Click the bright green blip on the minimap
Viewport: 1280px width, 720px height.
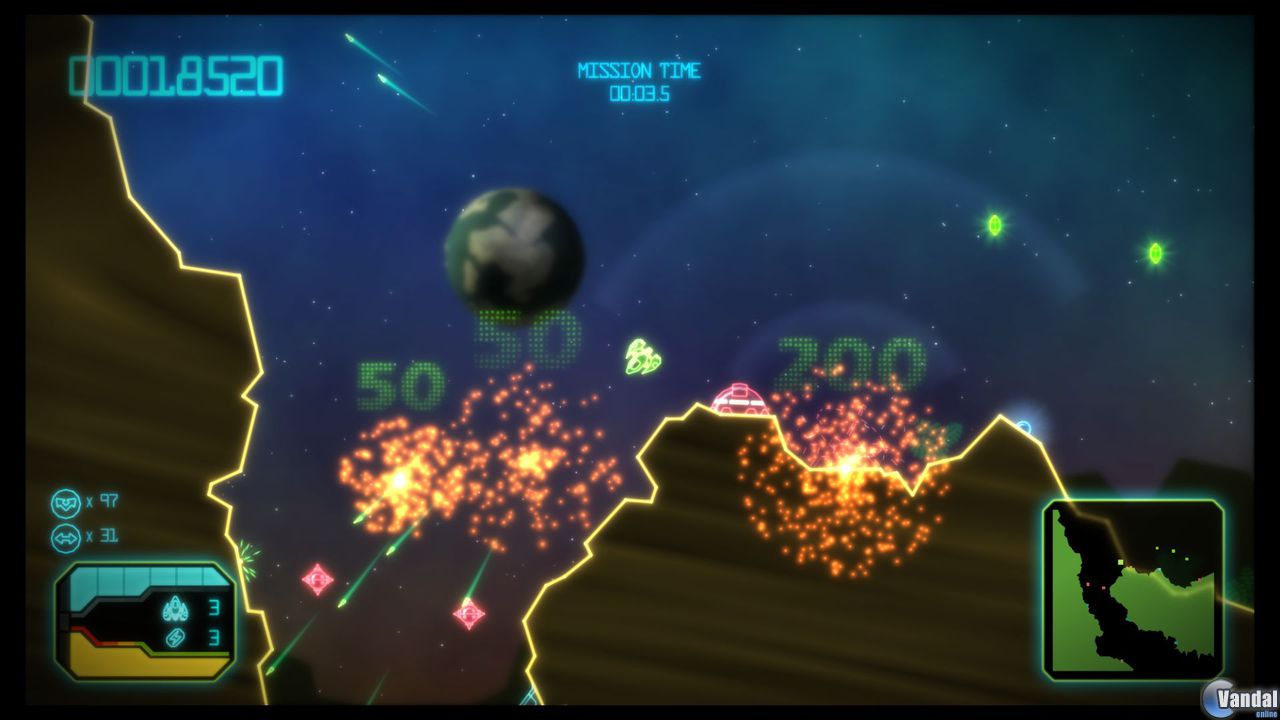click(x=1119, y=561)
